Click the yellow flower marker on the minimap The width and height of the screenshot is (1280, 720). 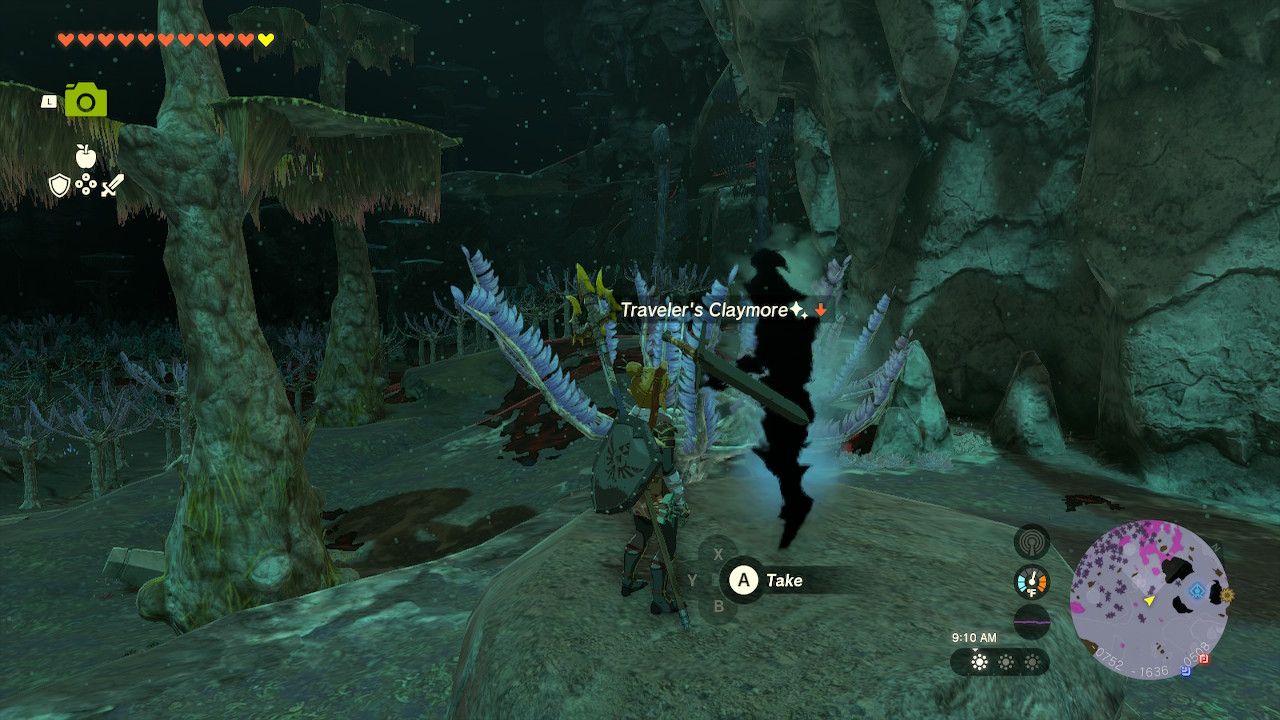pos(1226,594)
